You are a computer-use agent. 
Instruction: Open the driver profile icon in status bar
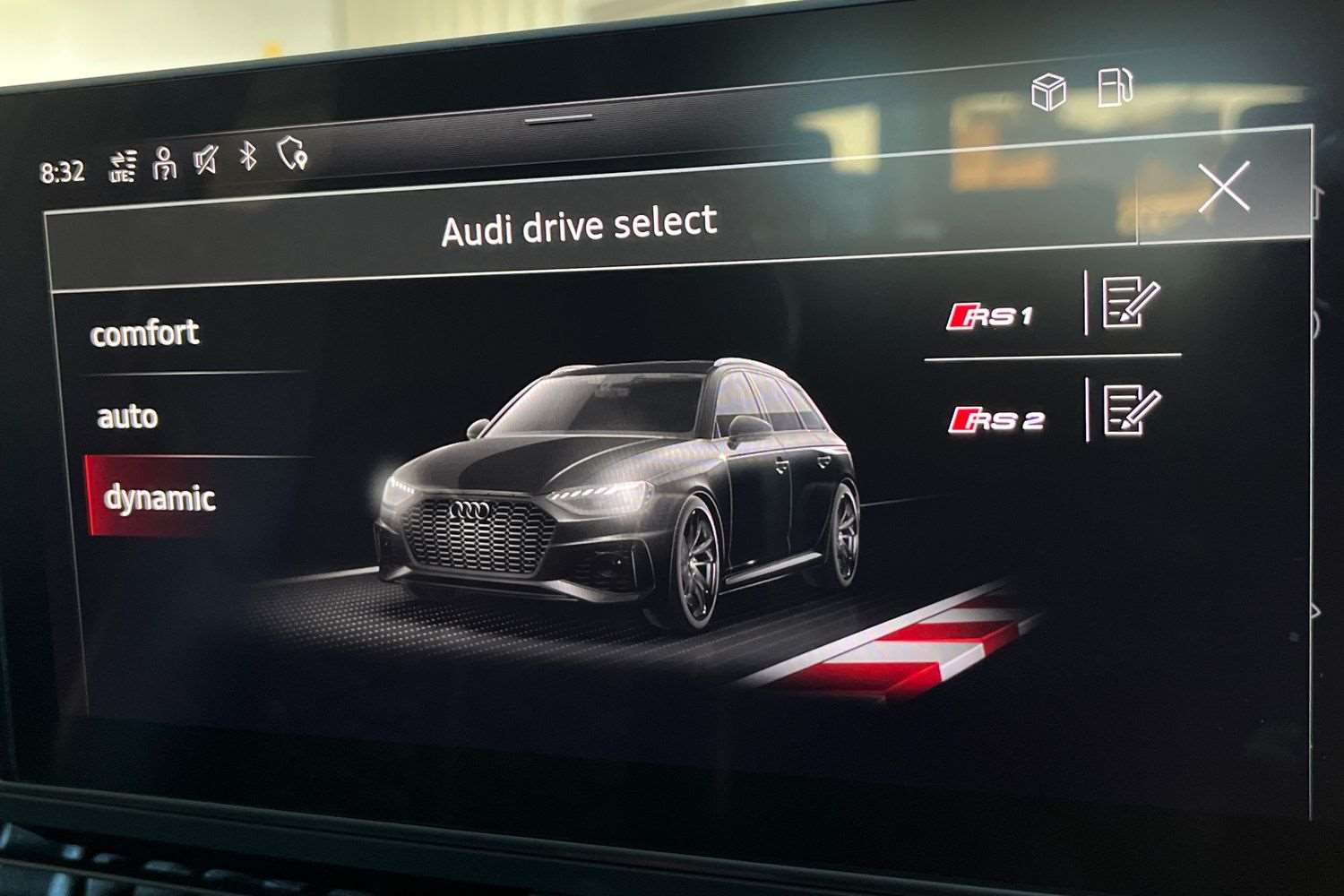(x=163, y=162)
